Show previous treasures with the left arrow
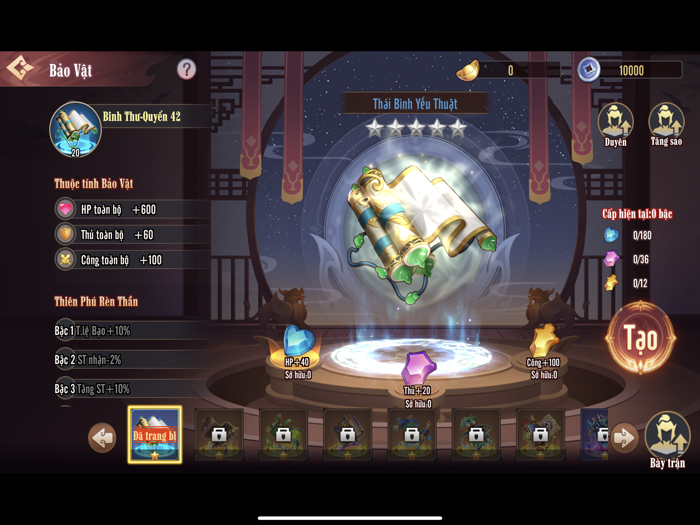Screen dimensions: 700x525 pyautogui.click(x=102, y=437)
